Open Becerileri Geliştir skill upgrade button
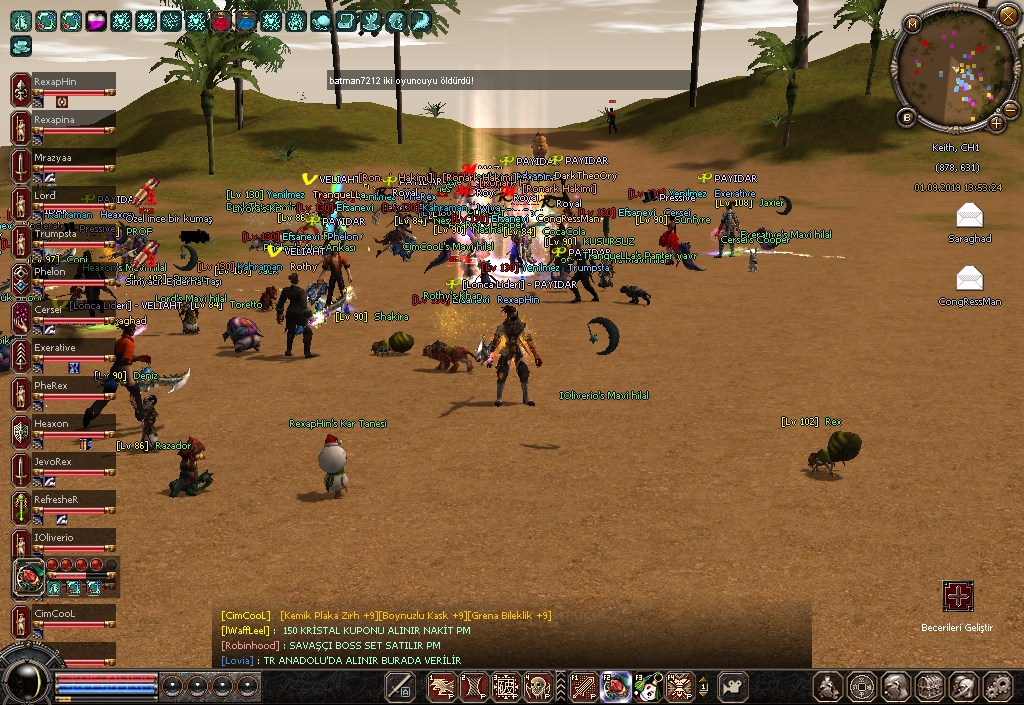The width and height of the screenshot is (1024, 705). point(958,597)
